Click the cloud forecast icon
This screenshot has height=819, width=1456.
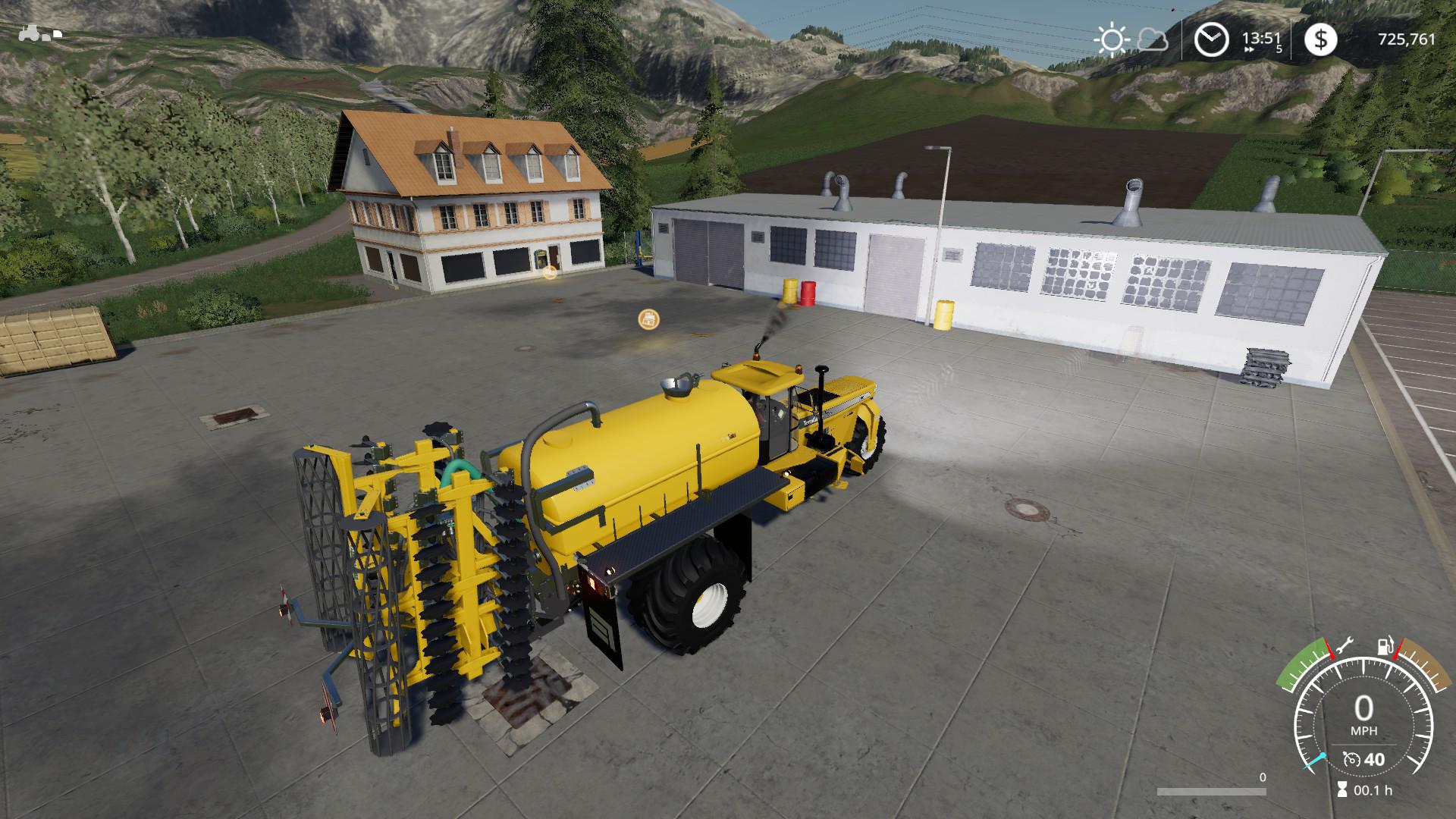(x=1153, y=39)
